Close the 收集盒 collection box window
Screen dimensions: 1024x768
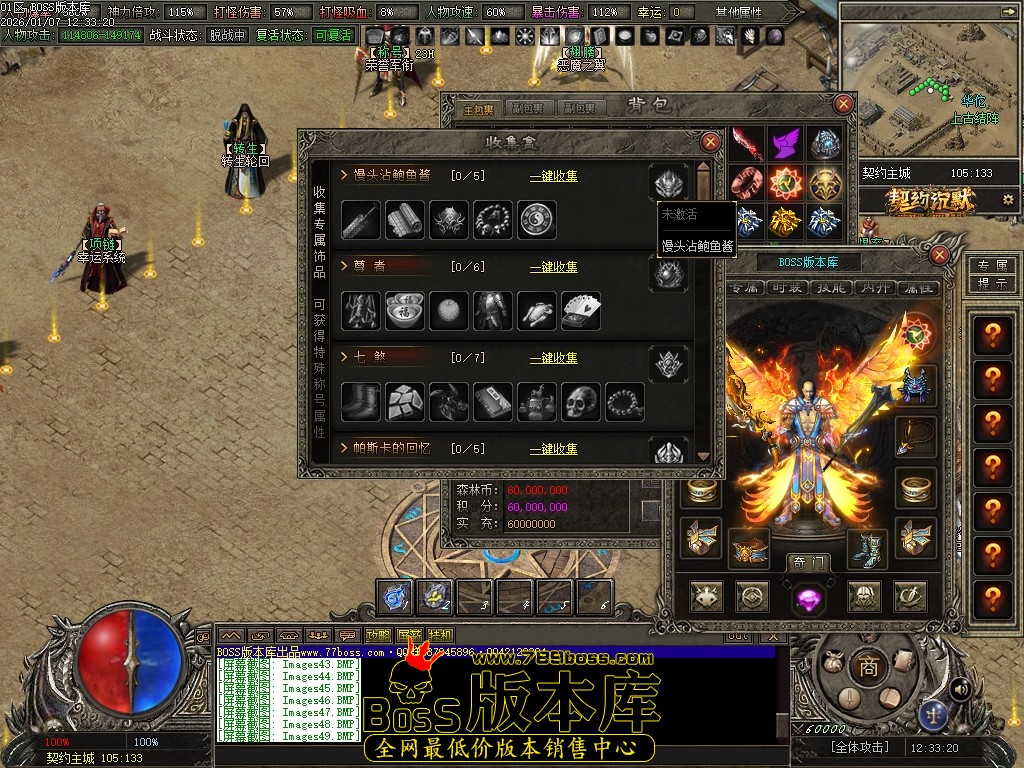[710, 142]
